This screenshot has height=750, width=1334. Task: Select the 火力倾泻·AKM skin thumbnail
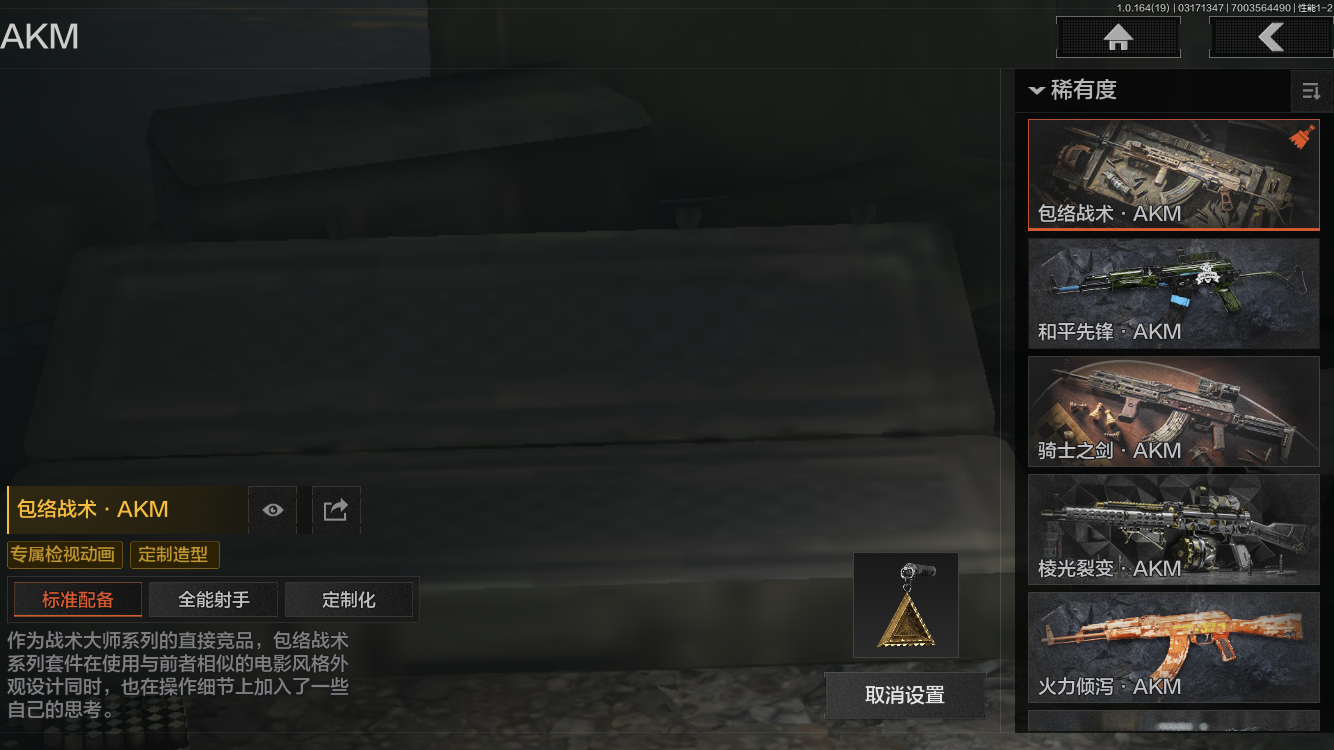point(1173,647)
